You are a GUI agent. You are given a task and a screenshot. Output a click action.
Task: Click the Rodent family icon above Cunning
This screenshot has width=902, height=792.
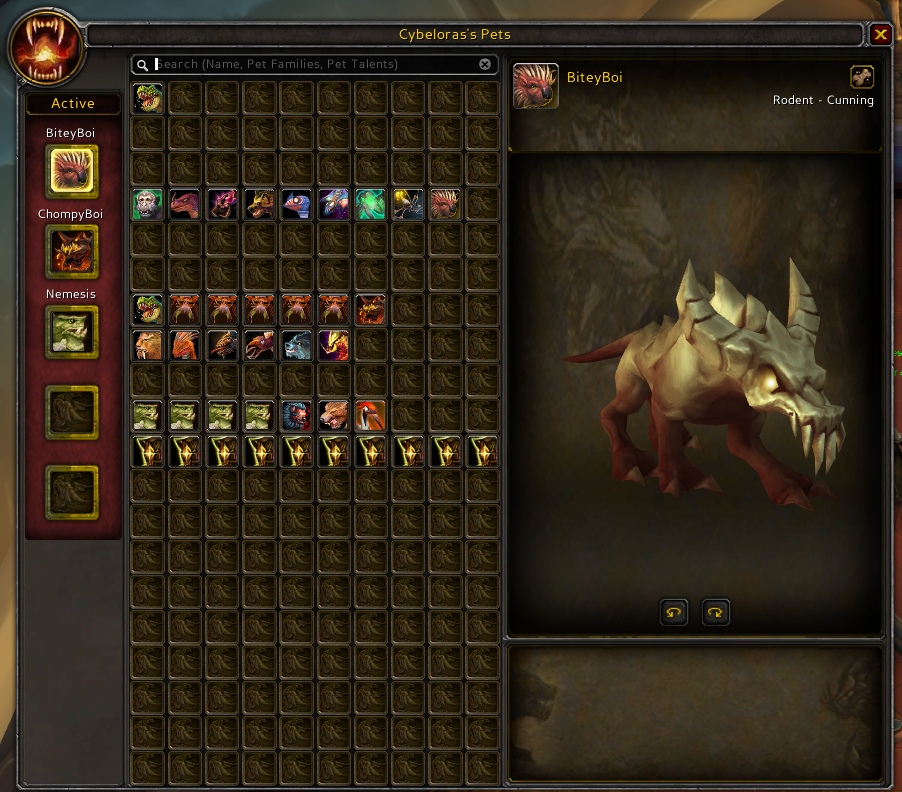861,77
